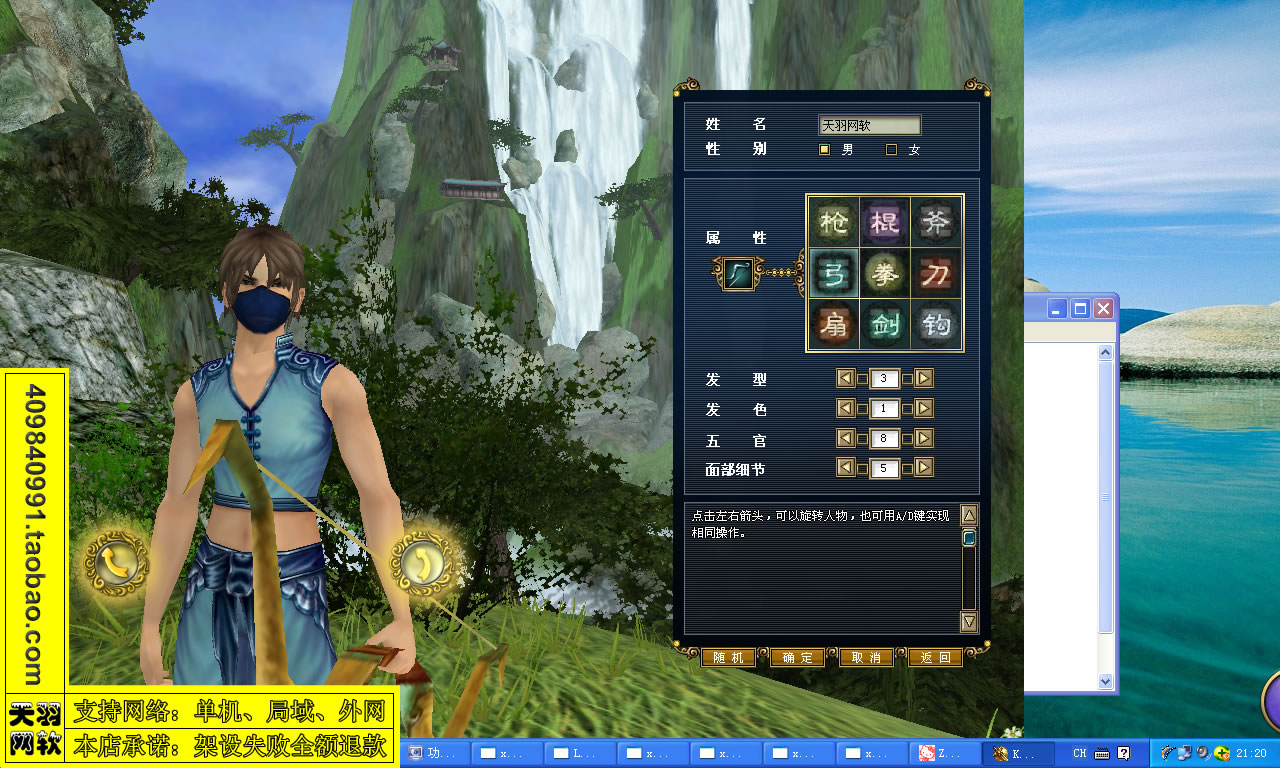The image size is (1280, 768).
Task: Pick the sword (剑) weapon icon
Action: click(885, 326)
